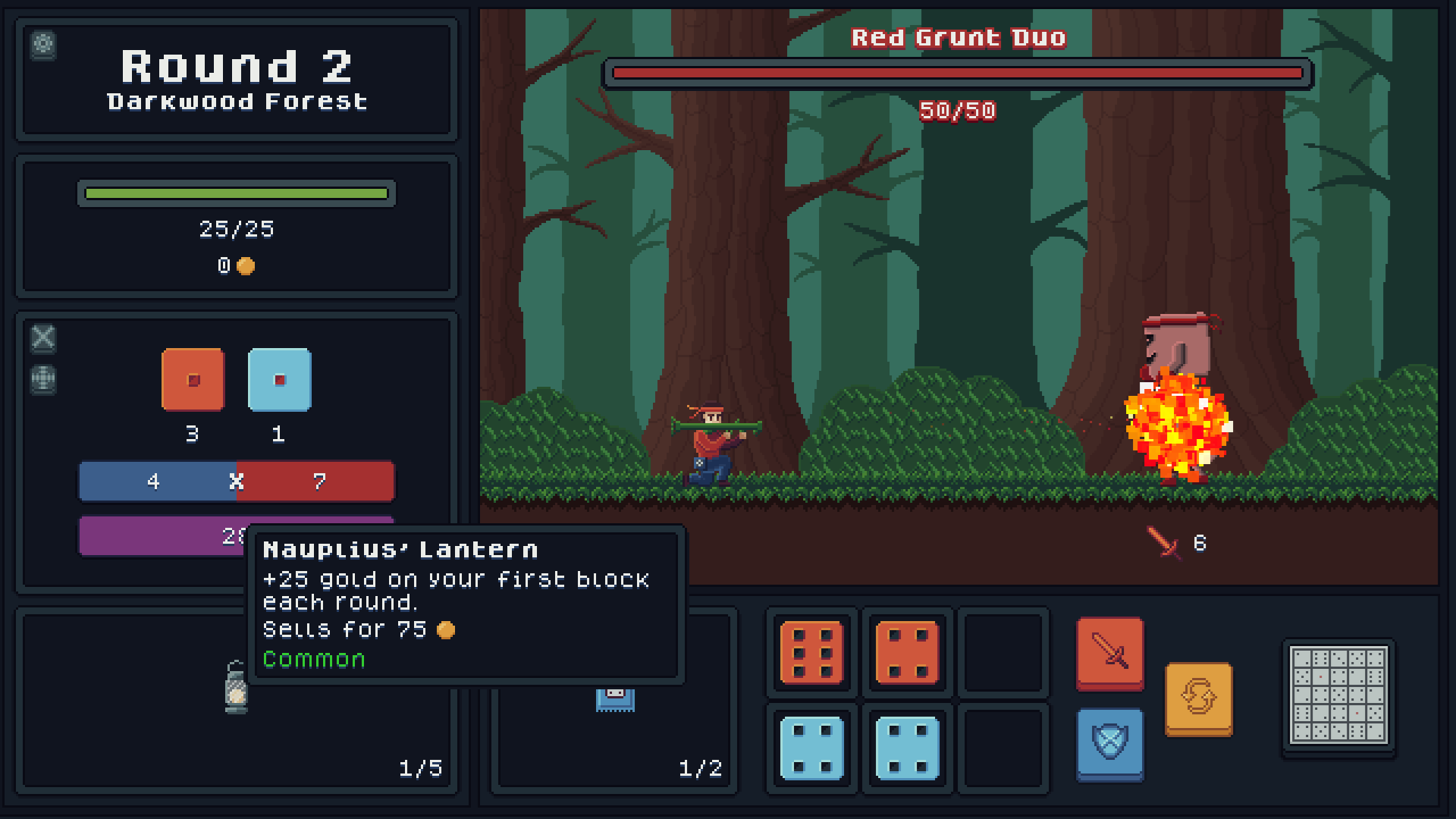The image size is (1456, 819).
Task: Click the Red Grunt Duo health bar
Action: click(957, 73)
